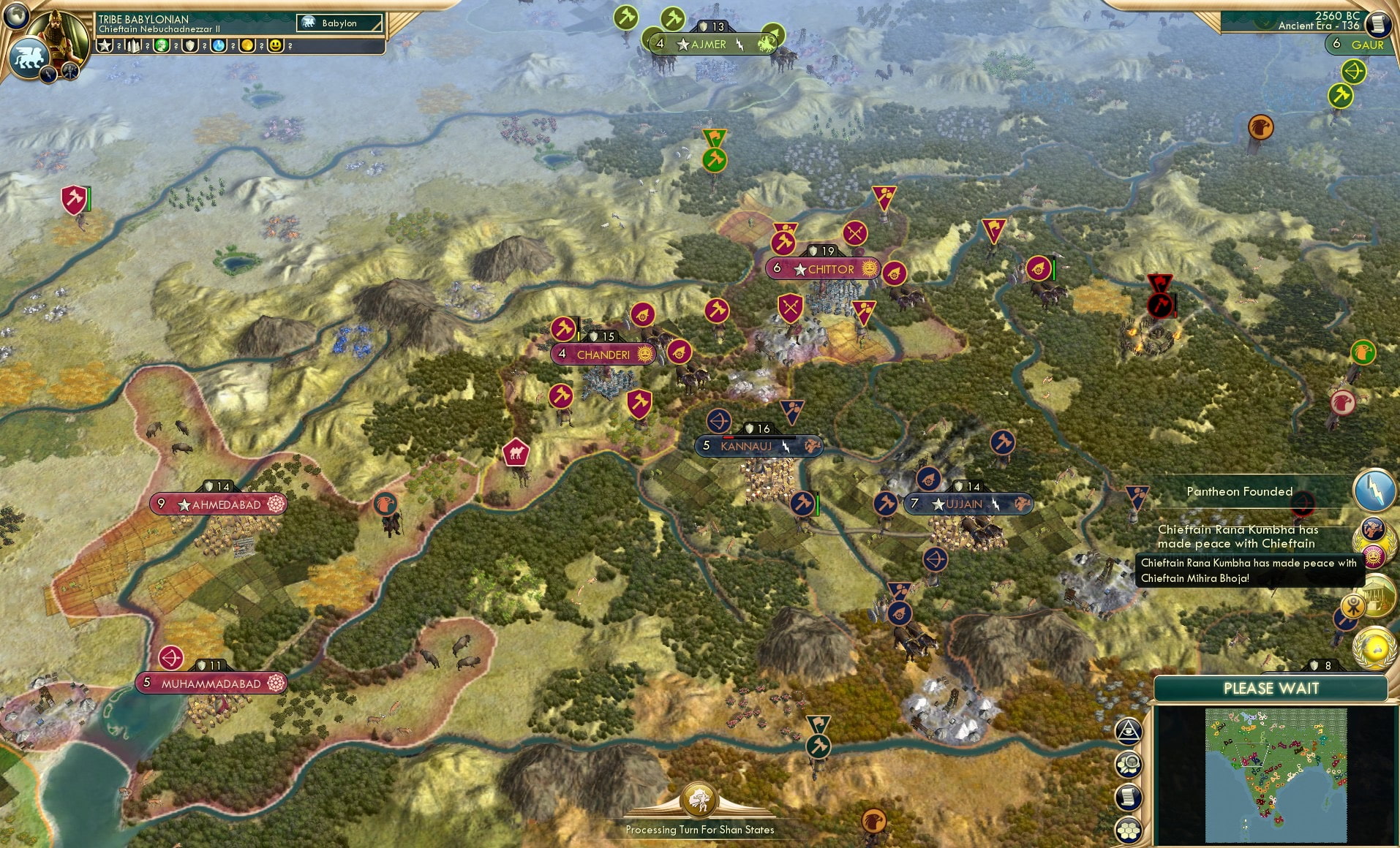Toggle the hex grid overlay button
Screen dimensions: 1400x848
[x=1129, y=830]
